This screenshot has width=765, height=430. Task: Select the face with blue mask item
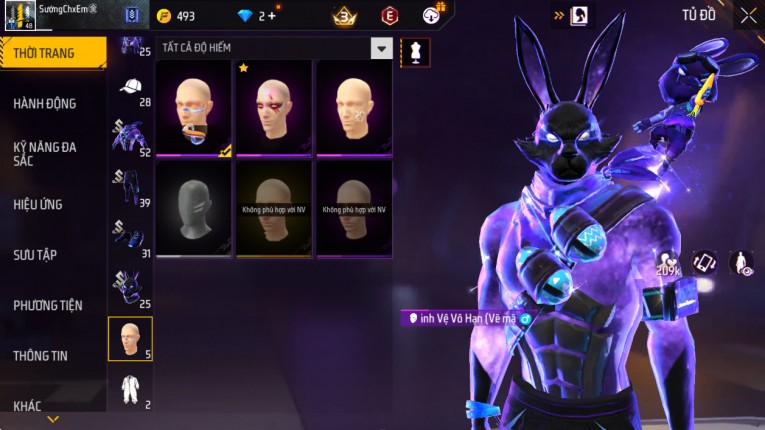[x=194, y=108]
